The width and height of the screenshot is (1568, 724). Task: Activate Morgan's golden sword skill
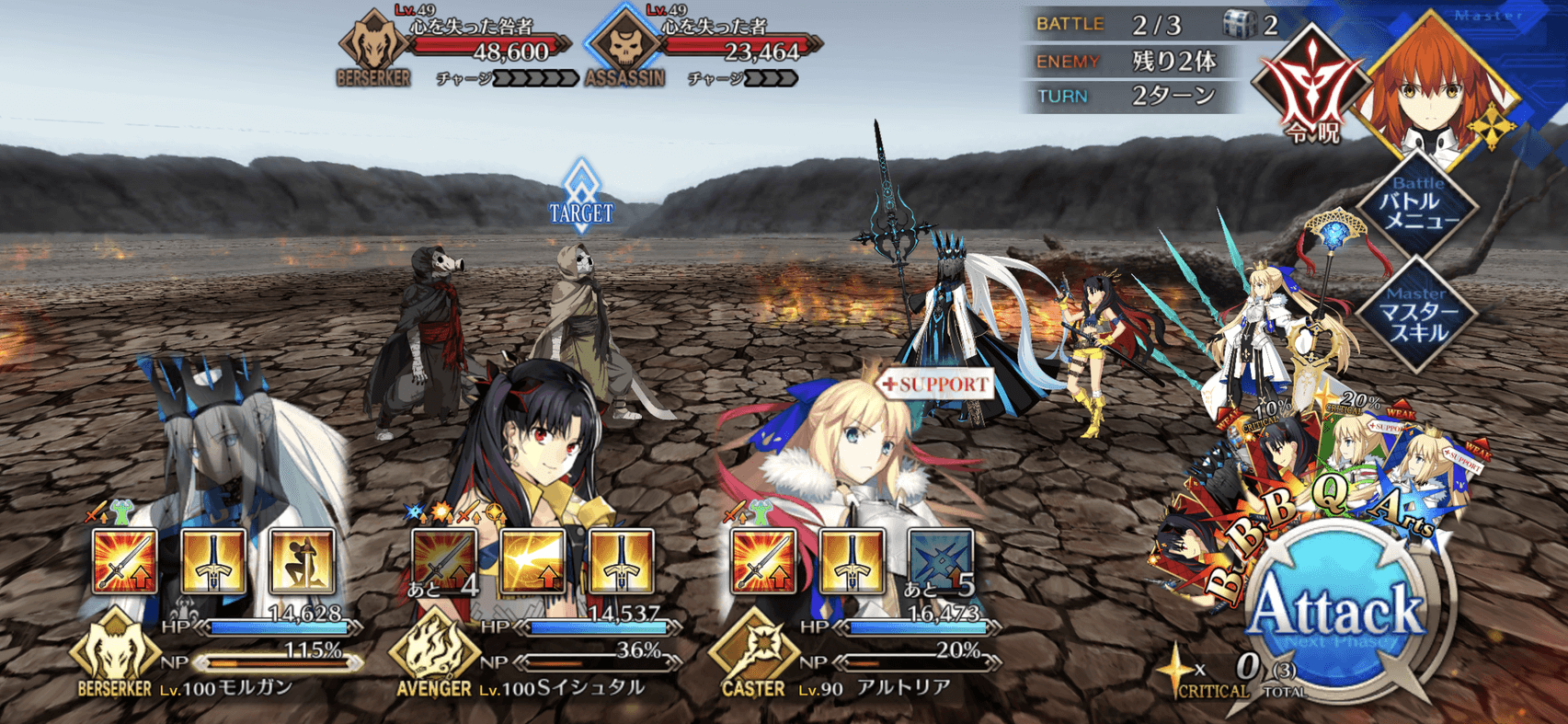[213, 560]
